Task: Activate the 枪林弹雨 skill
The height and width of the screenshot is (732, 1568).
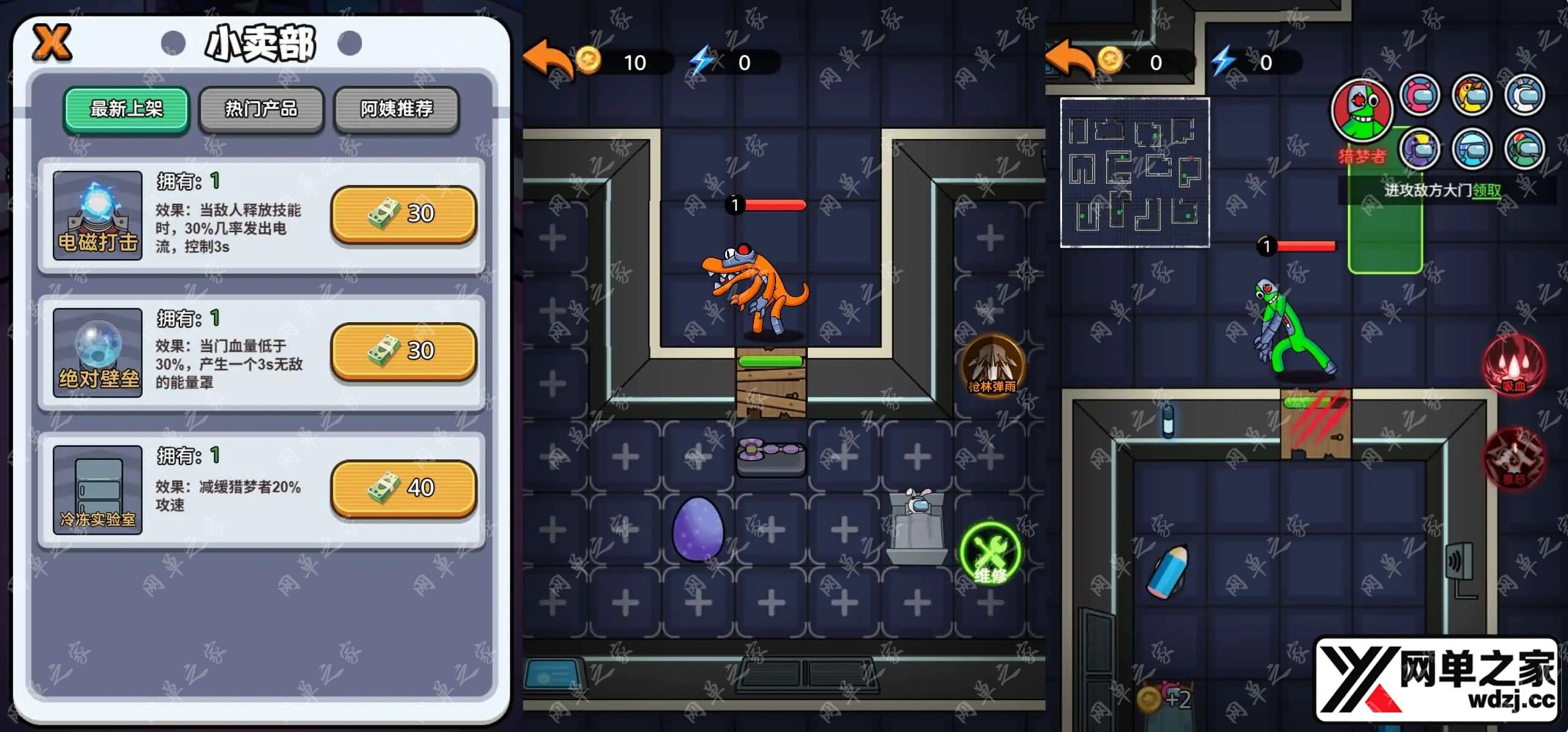Action: point(992,366)
